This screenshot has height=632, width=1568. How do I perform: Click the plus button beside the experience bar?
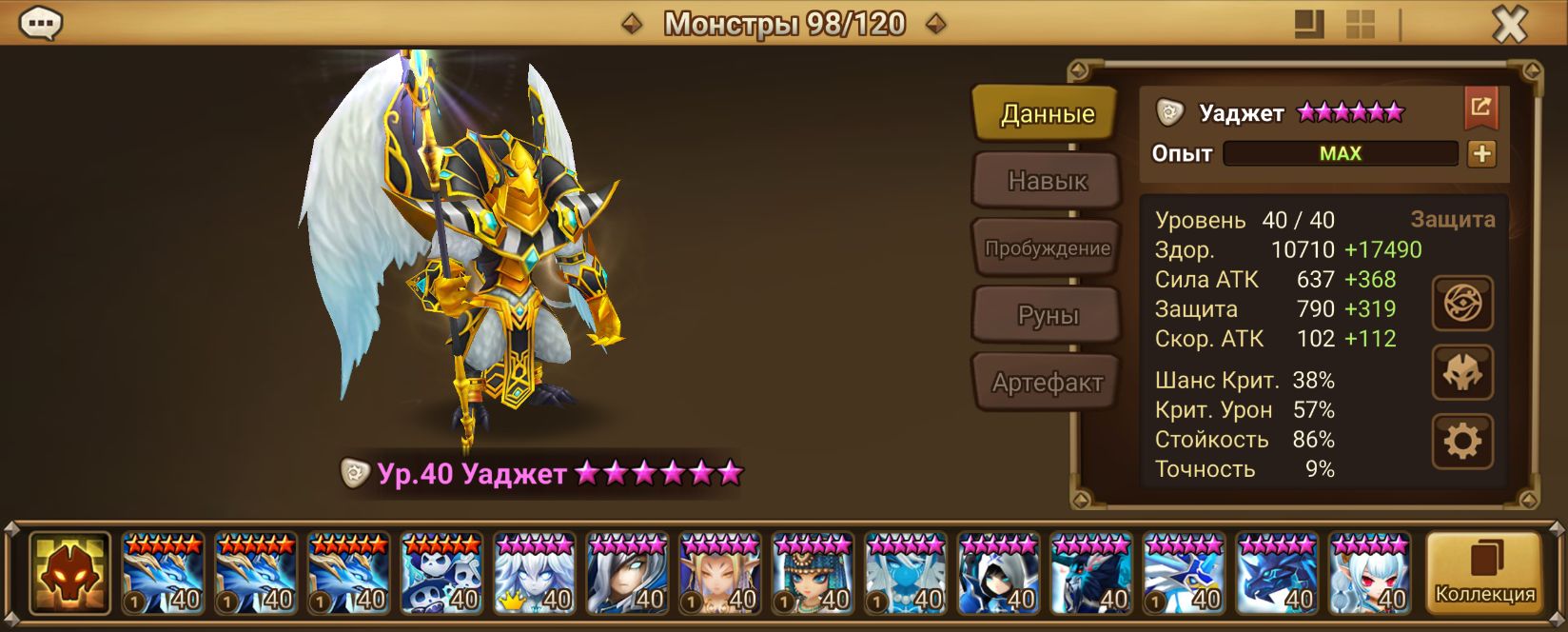point(1481,153)
